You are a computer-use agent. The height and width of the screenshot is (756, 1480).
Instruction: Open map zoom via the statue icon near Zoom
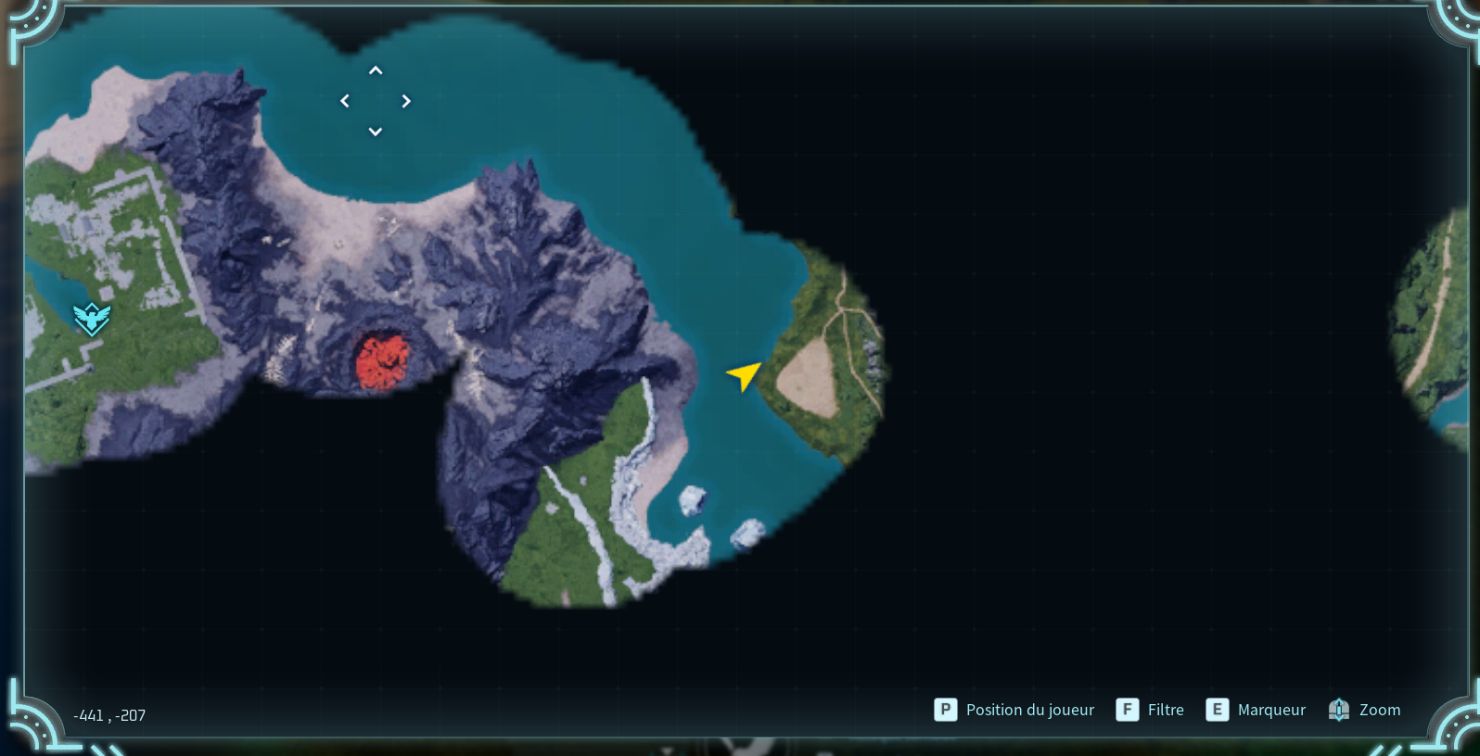coord(1338,710)
